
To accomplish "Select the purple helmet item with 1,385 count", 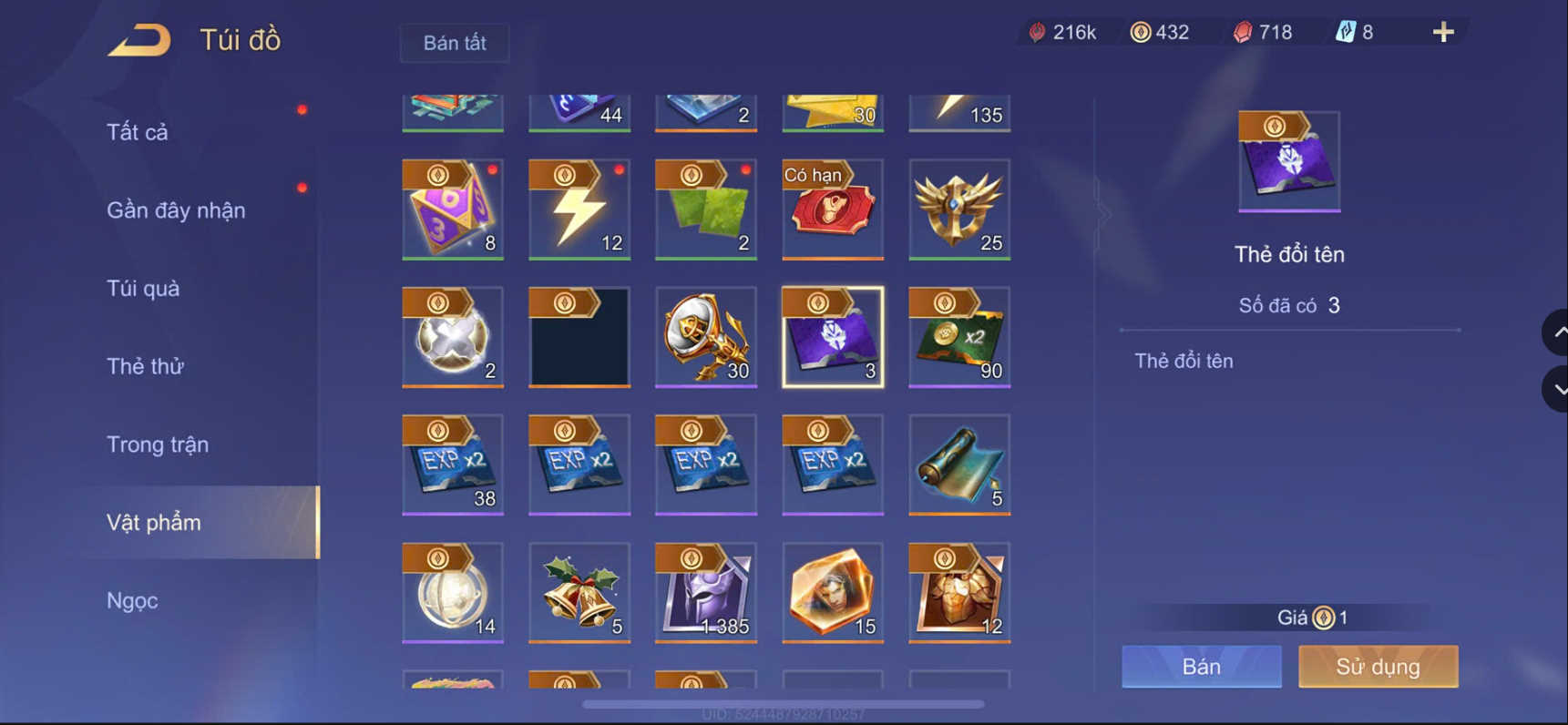I will pyautogui.click(x=705, y=592).
